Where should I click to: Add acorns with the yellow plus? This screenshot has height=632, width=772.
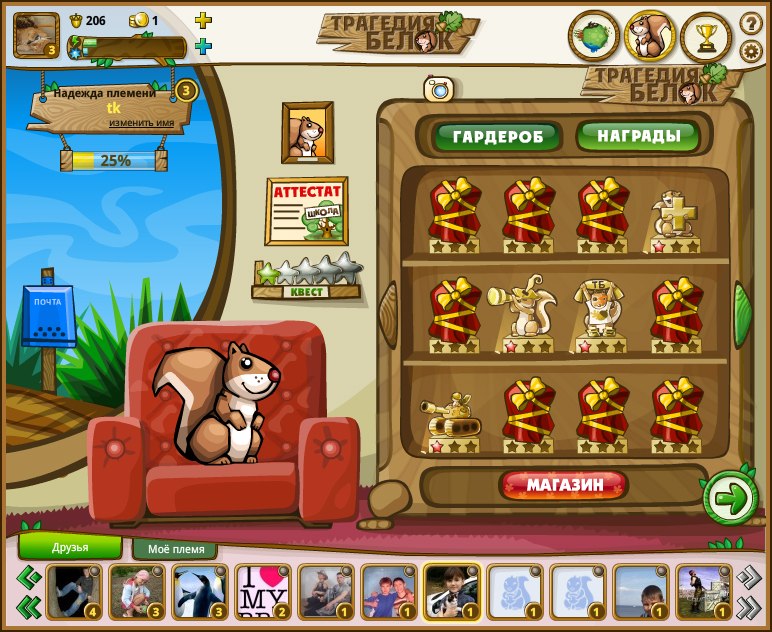203,20
